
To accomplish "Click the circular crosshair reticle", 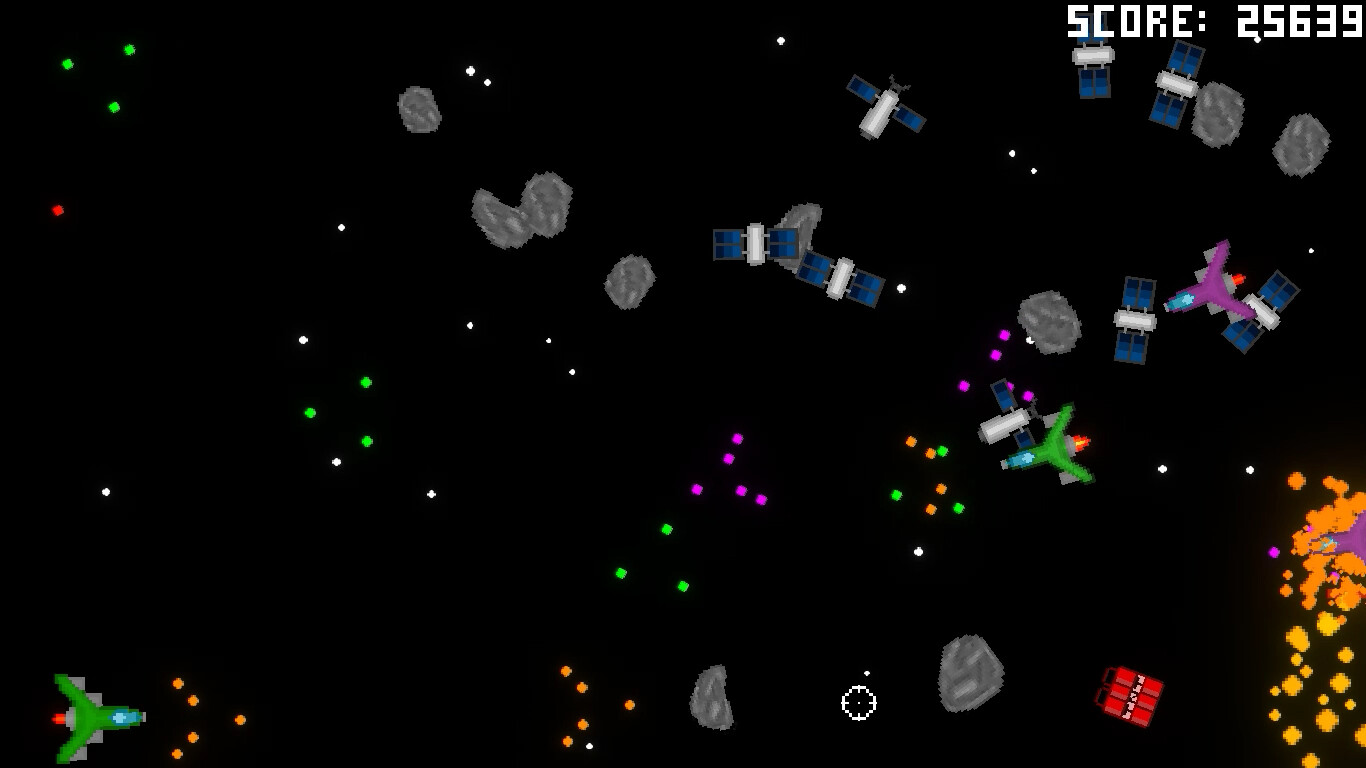I will (858, 702).
